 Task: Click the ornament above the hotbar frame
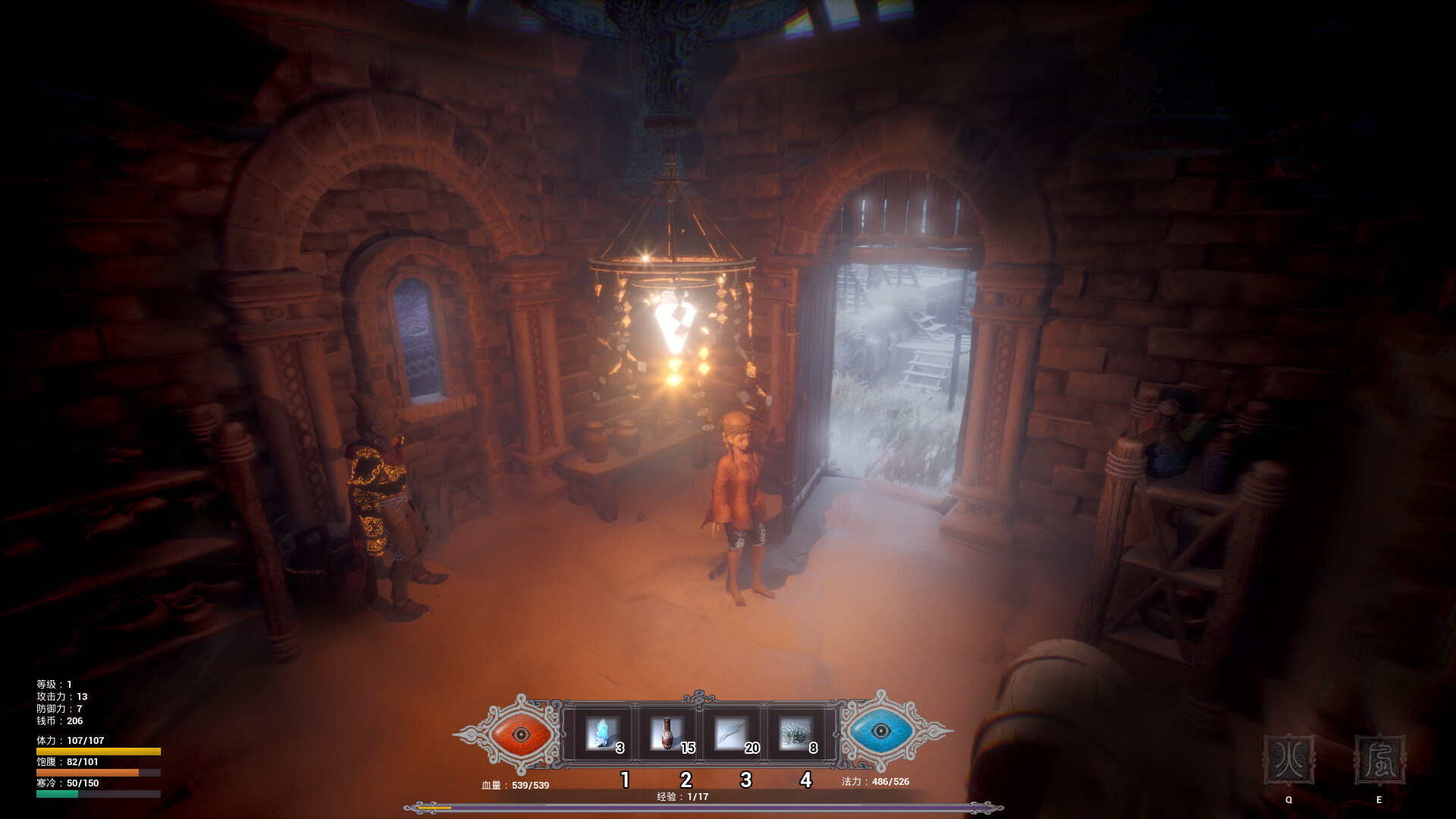coord(700,695)
